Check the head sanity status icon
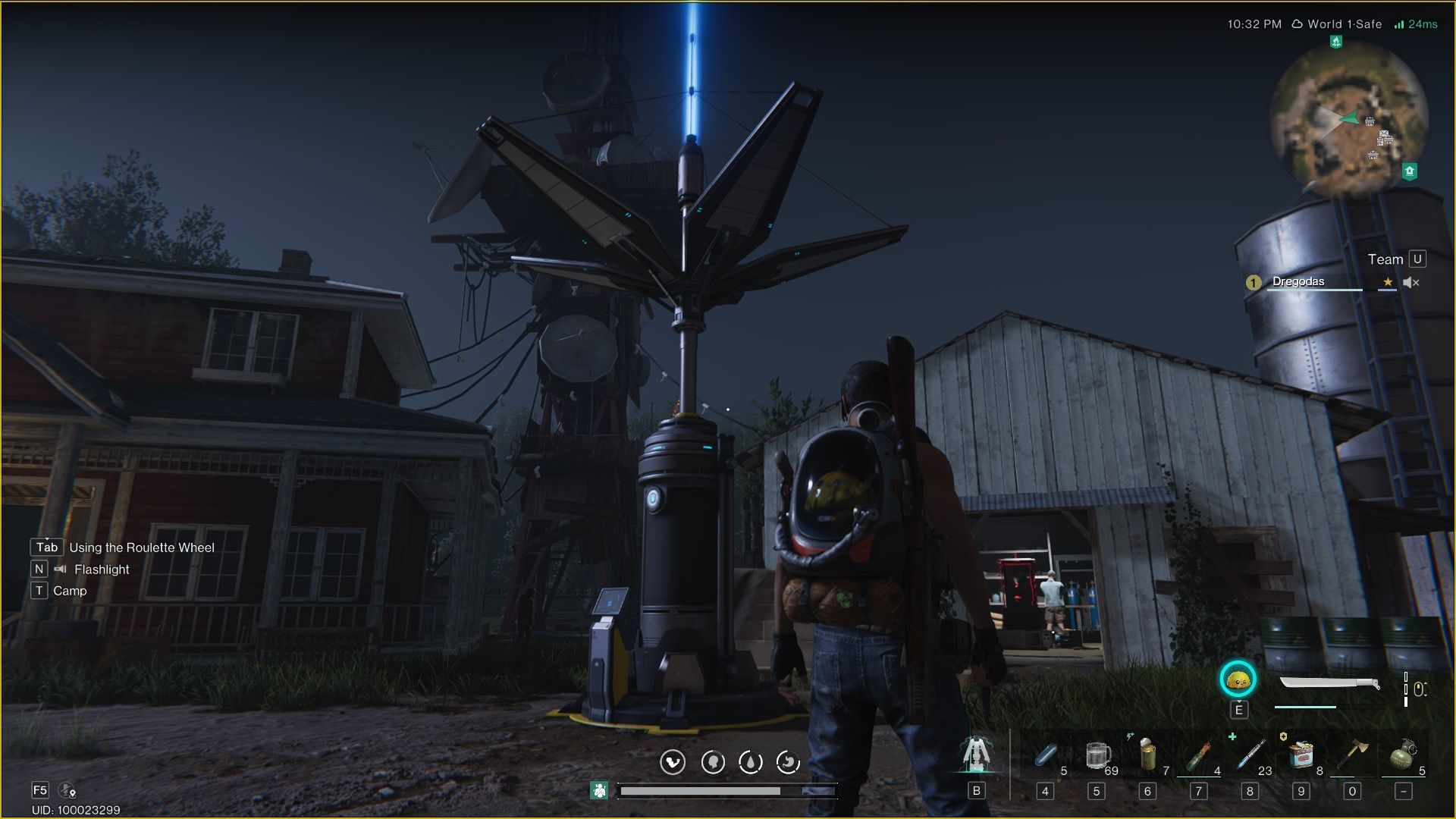This screenshot has height=819, width=1456. [x=712, y=762]
